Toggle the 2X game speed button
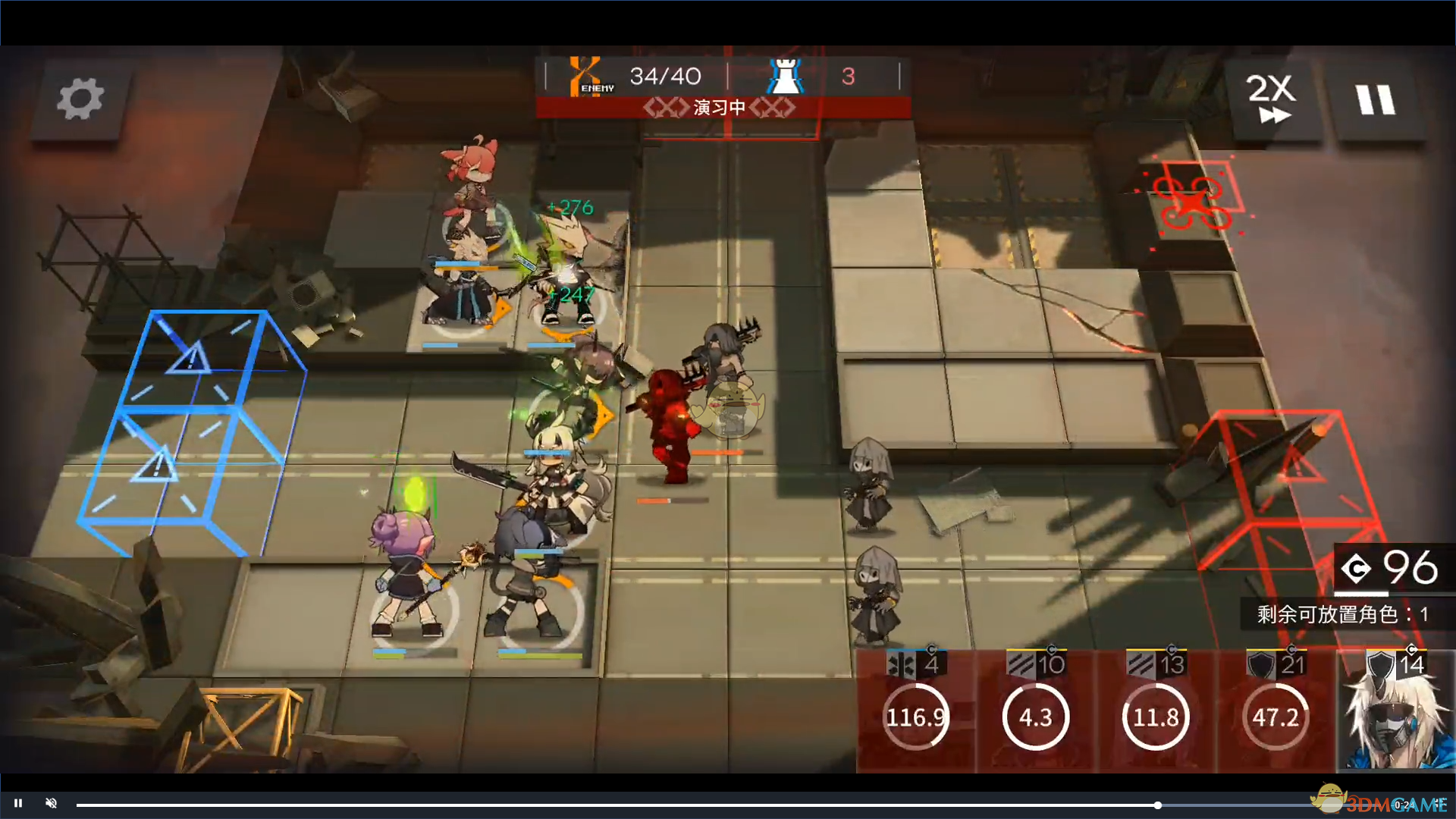 pos(1272,99)
